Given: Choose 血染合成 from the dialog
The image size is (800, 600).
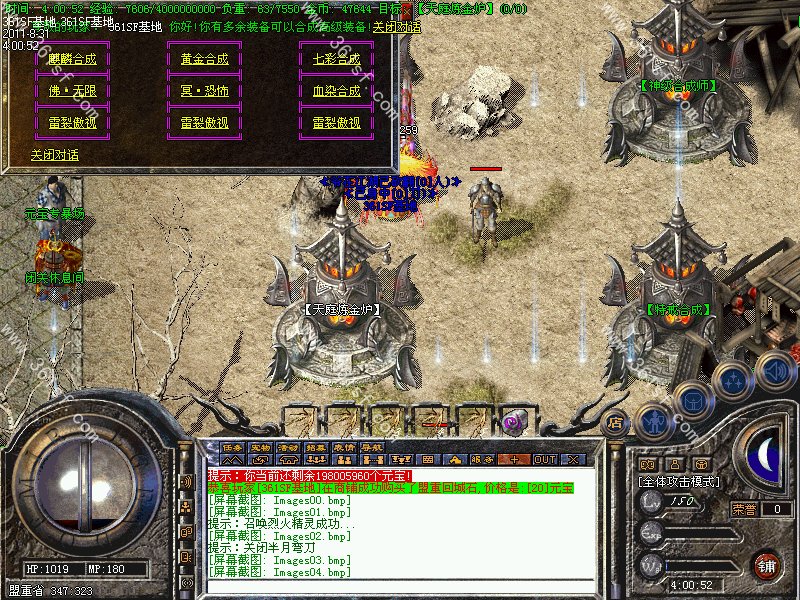Looking at the screenshot, I should click(336, 91).
